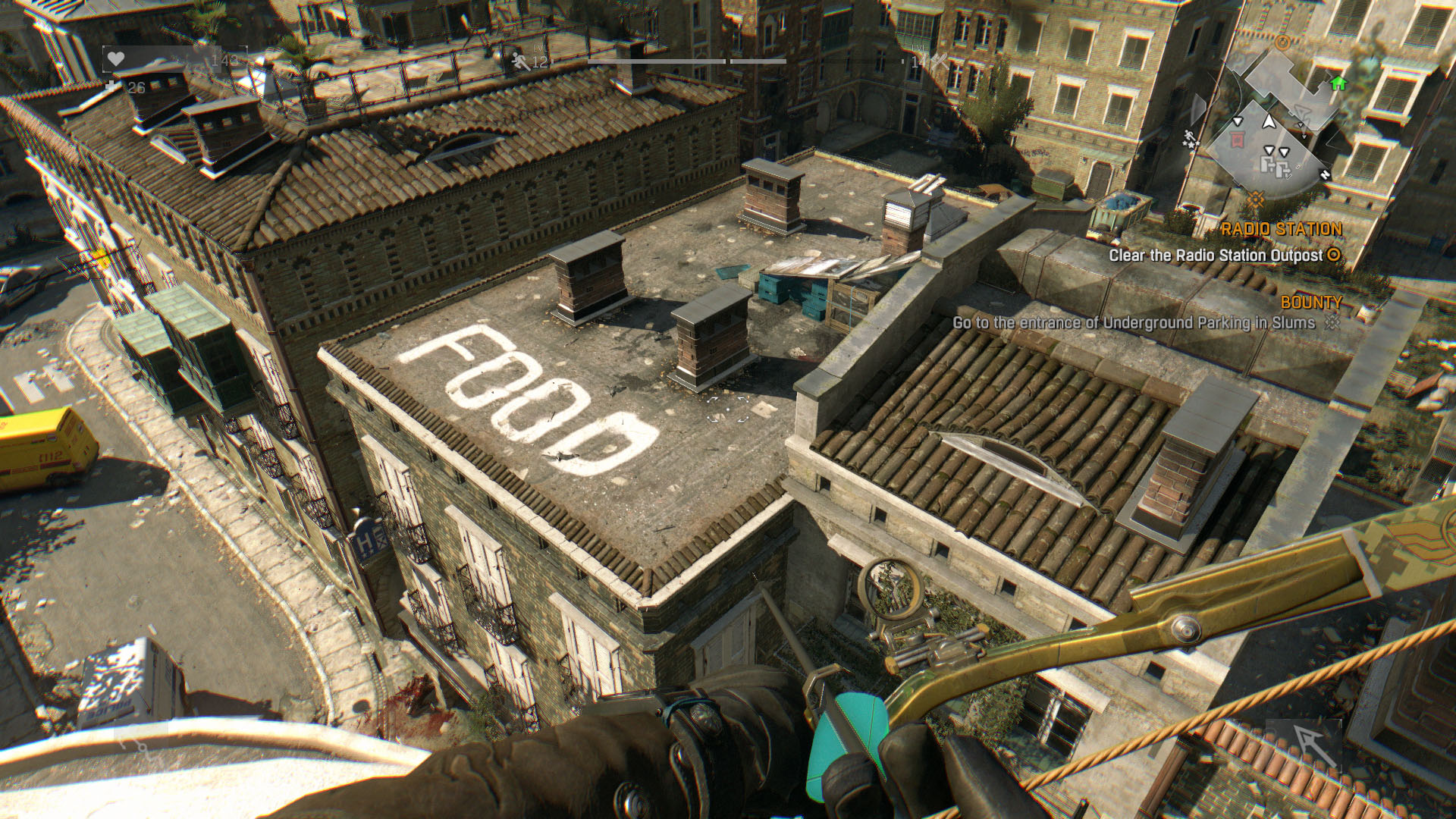
Task: Select the Clear the Radio Station Outpost objective
Action: [1216, 256]
